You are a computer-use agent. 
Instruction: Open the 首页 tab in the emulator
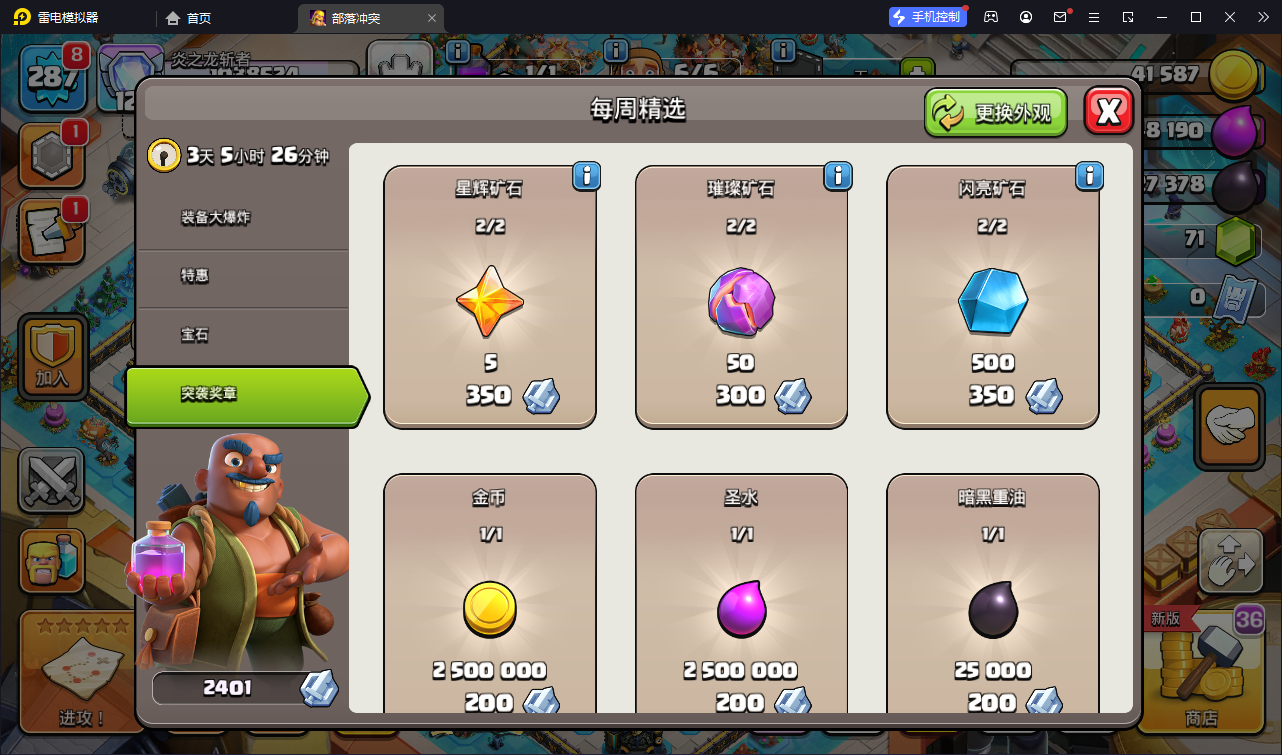point(189,18)
